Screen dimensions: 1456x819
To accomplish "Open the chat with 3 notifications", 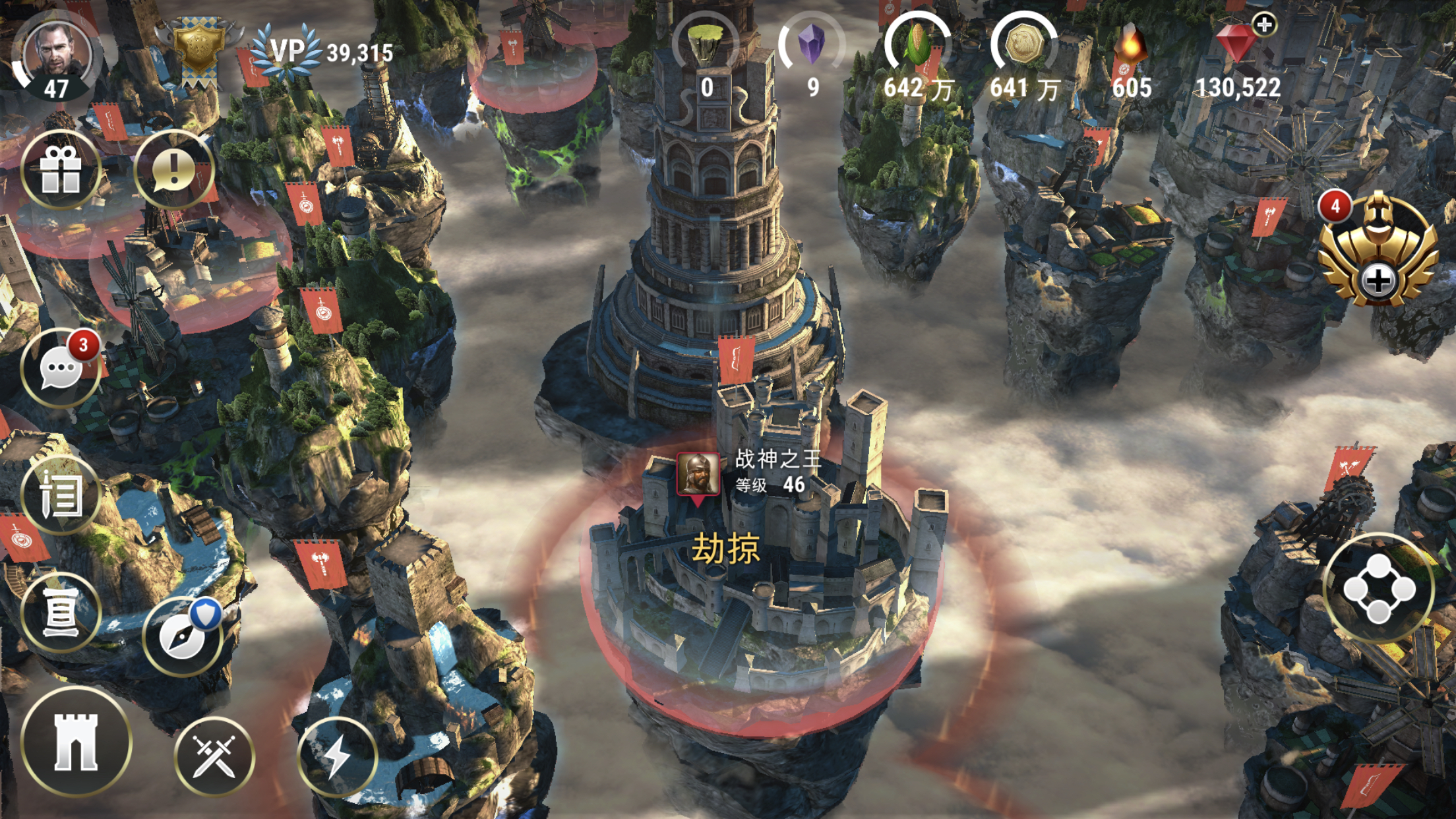I will tap(61, 368).
